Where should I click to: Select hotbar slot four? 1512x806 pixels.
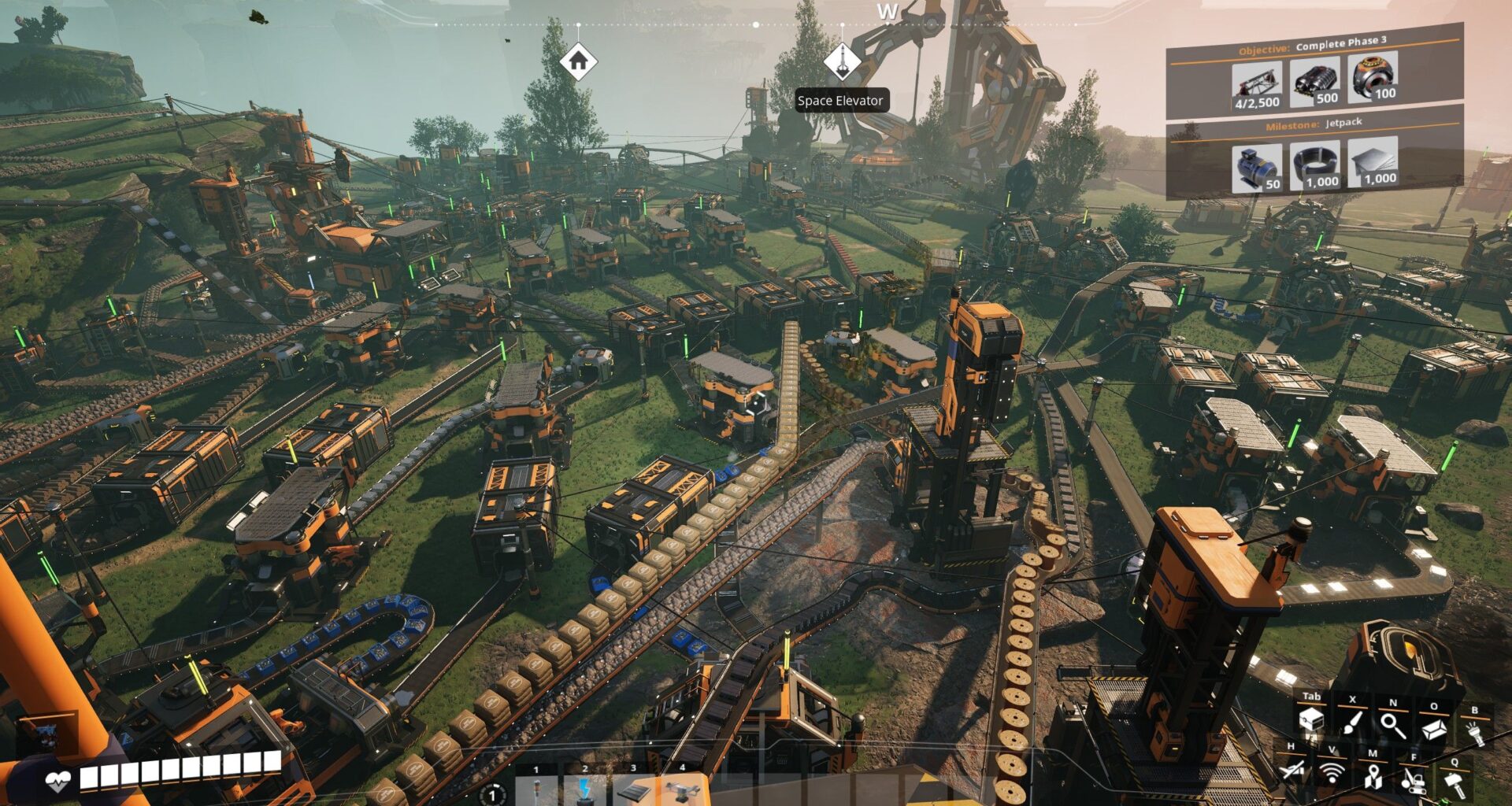click(682, 789)
